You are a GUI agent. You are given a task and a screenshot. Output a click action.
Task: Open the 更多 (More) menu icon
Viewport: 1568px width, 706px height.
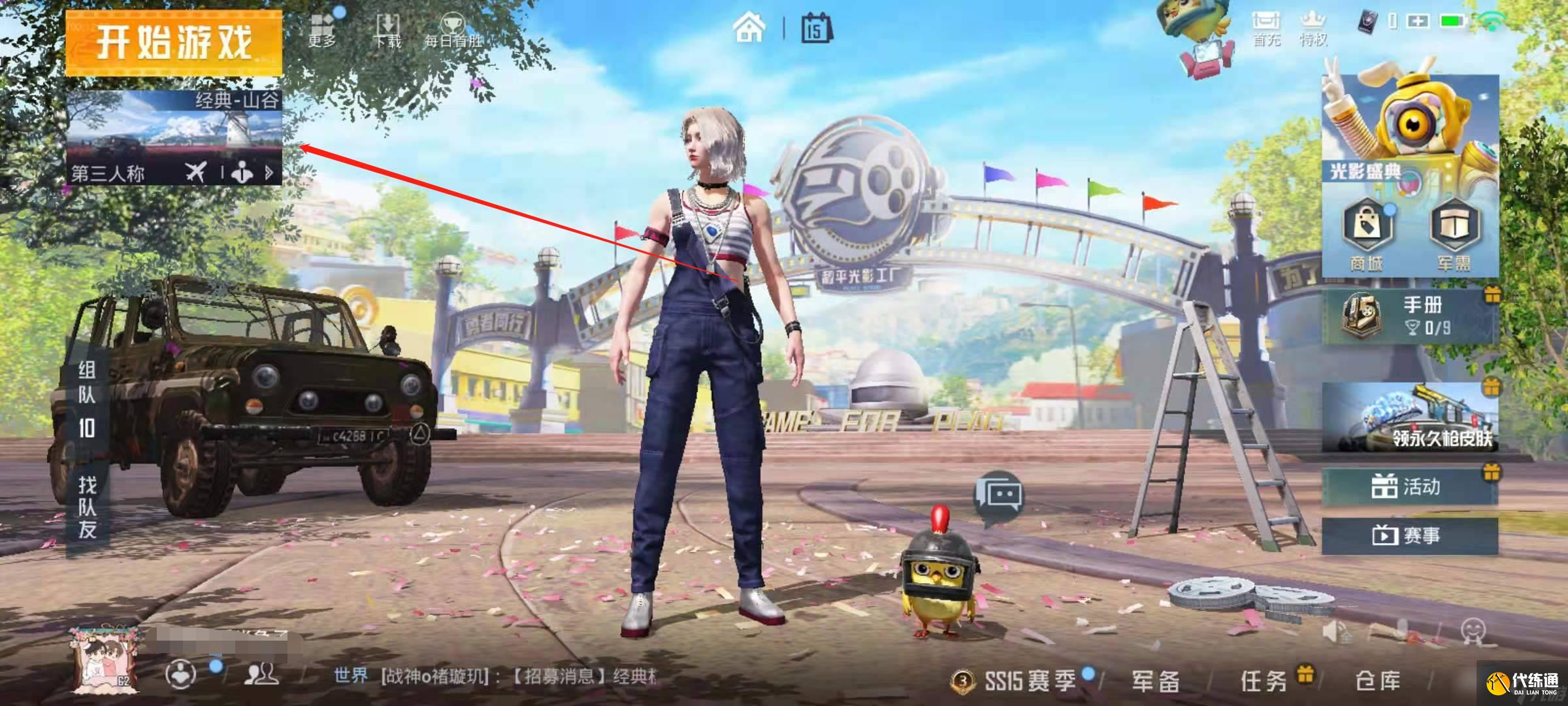tap(320, 23)
